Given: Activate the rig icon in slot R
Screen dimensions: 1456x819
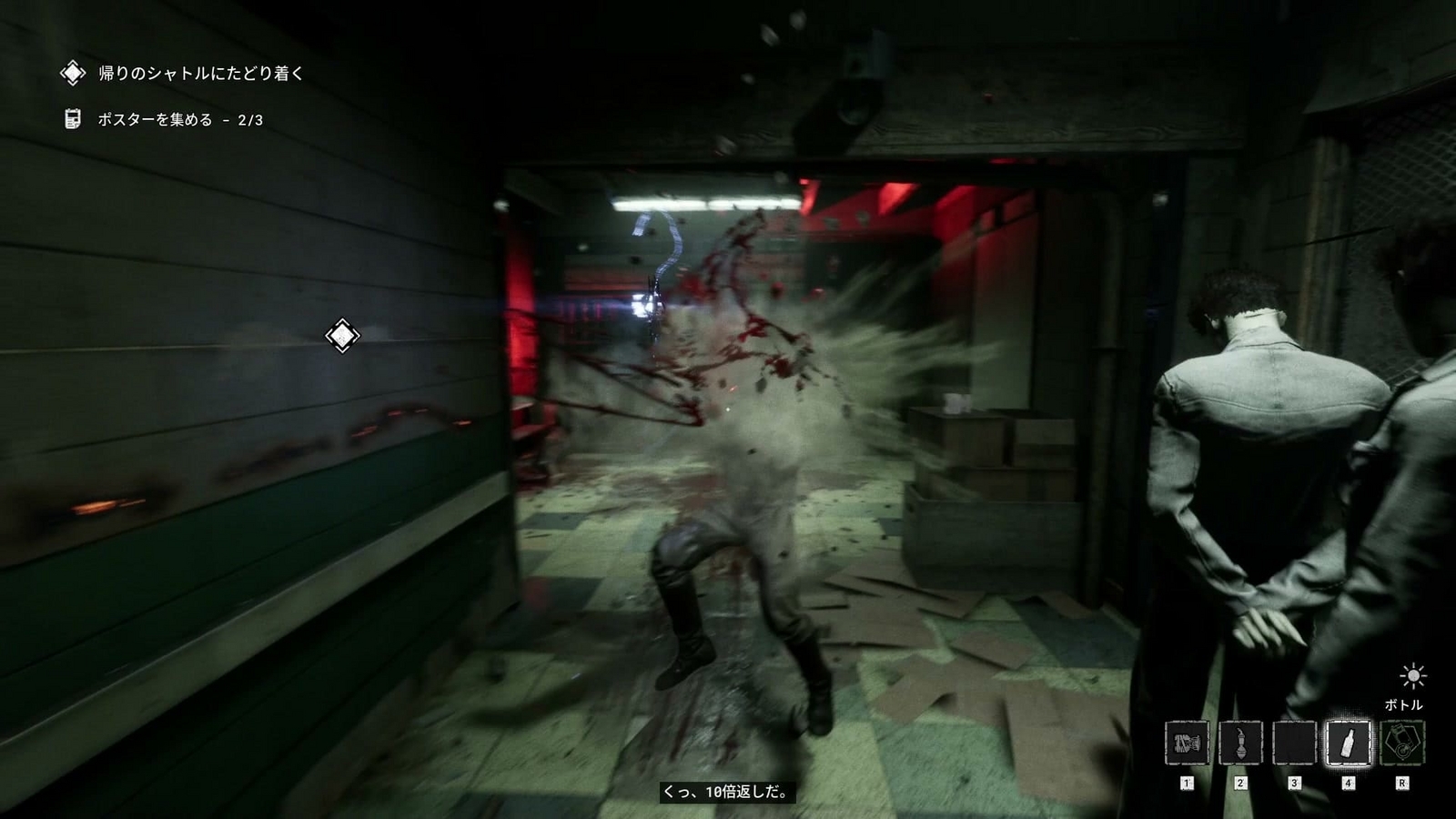Looking at the screenshot, I should (1401, 743).
